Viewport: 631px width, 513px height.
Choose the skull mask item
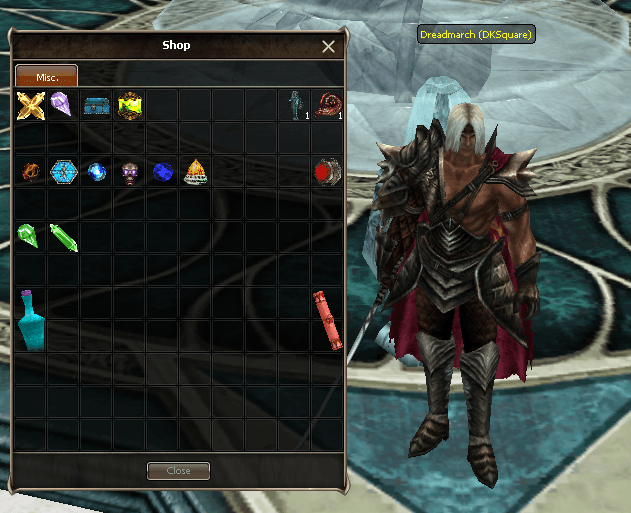pyautogui.click(x=129, y=171)
